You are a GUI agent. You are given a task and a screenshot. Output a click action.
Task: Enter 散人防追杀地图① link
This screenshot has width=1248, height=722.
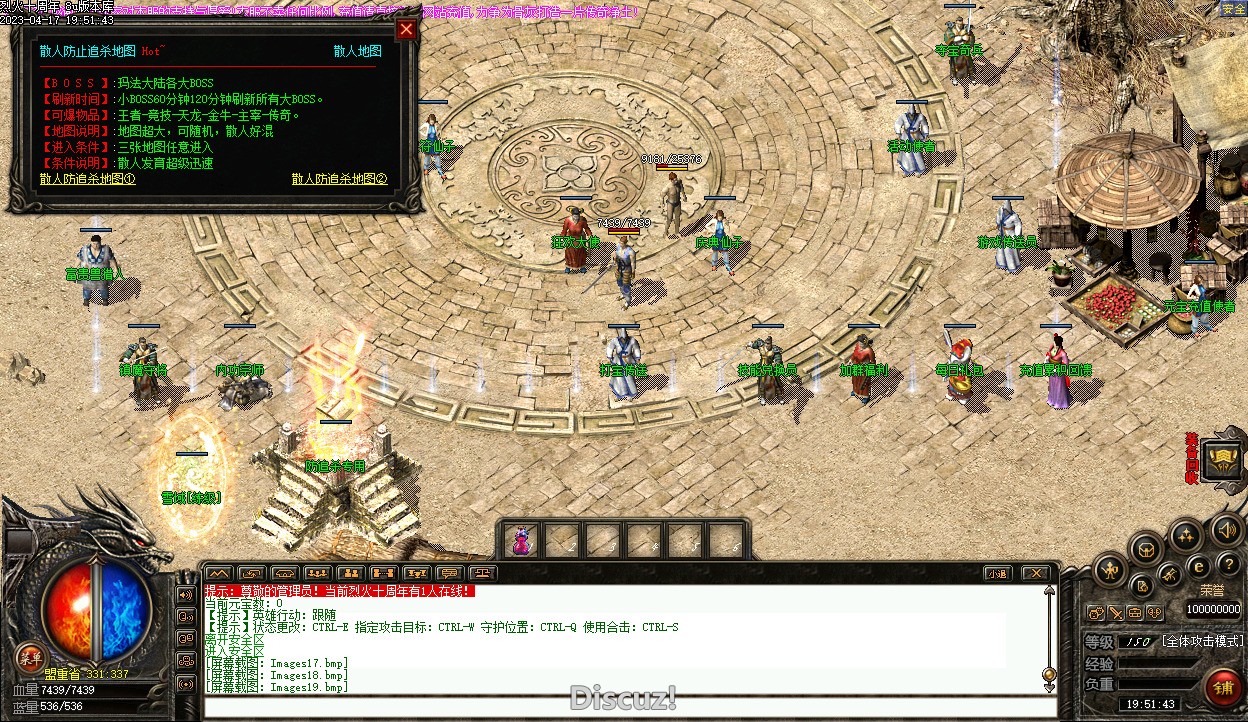point(87,179)
